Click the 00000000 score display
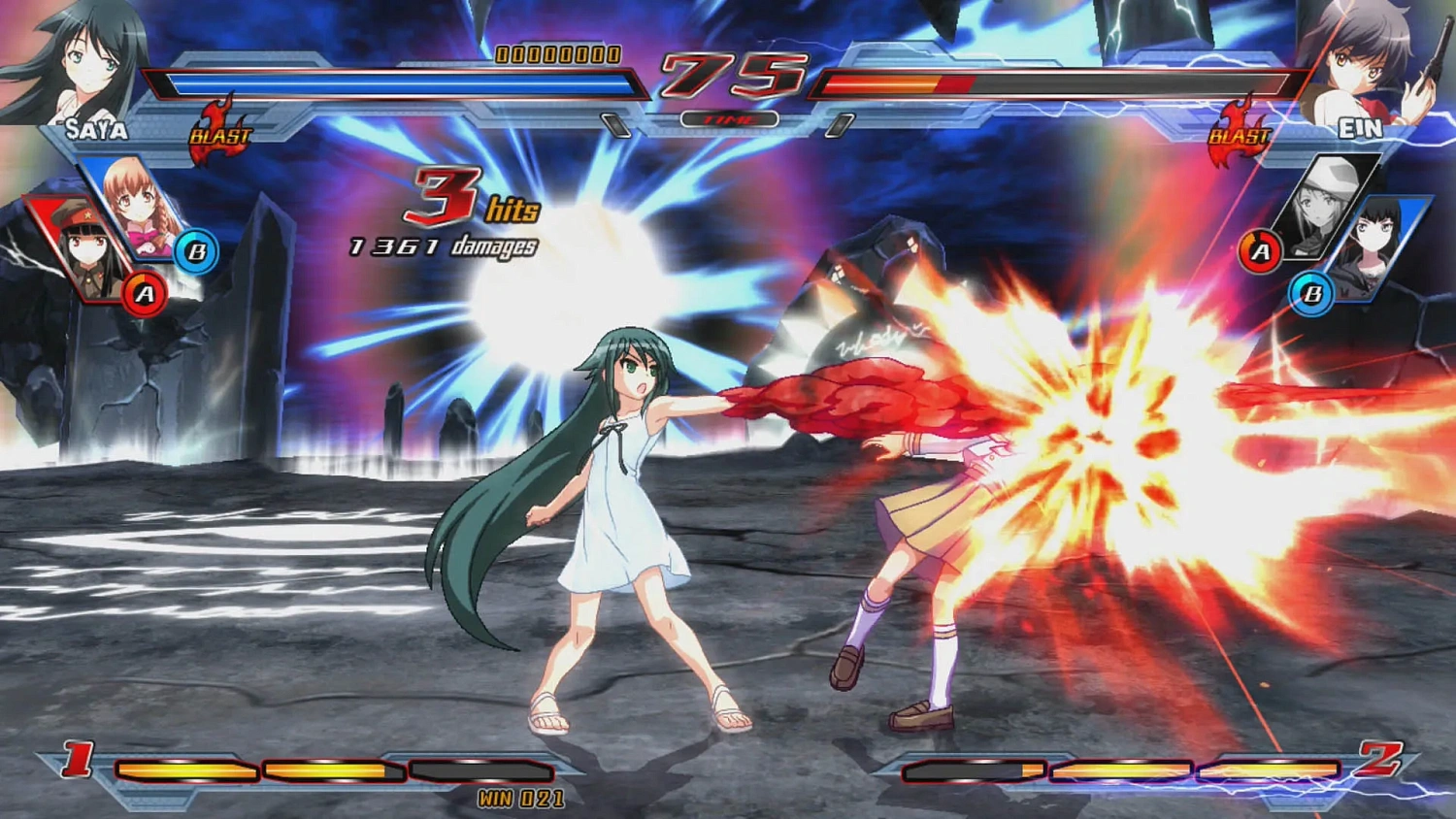 point(556,55)
